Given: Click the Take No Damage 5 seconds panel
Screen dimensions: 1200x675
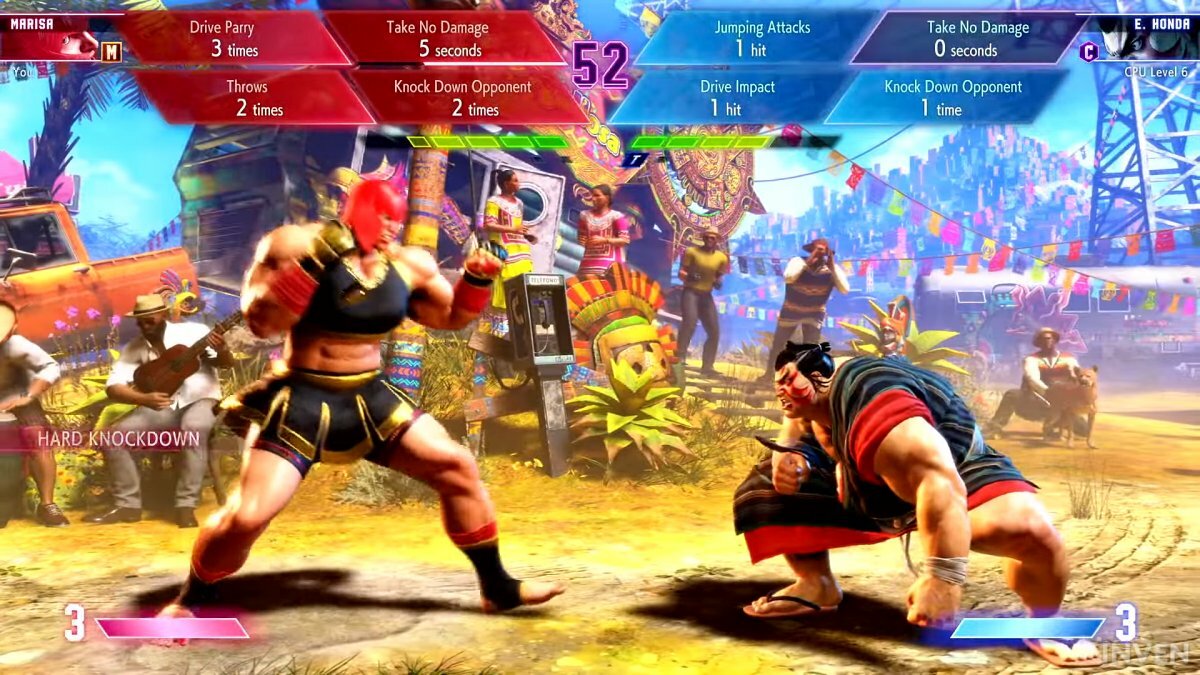Looking at the screenshot, I should (437, 38).
